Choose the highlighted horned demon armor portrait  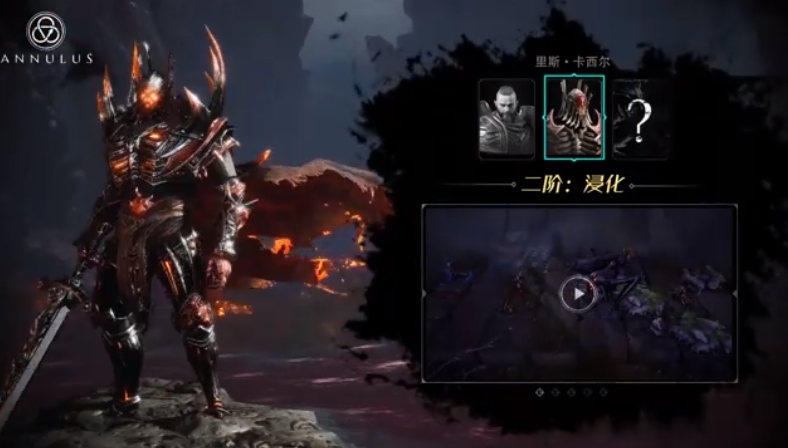574,118
